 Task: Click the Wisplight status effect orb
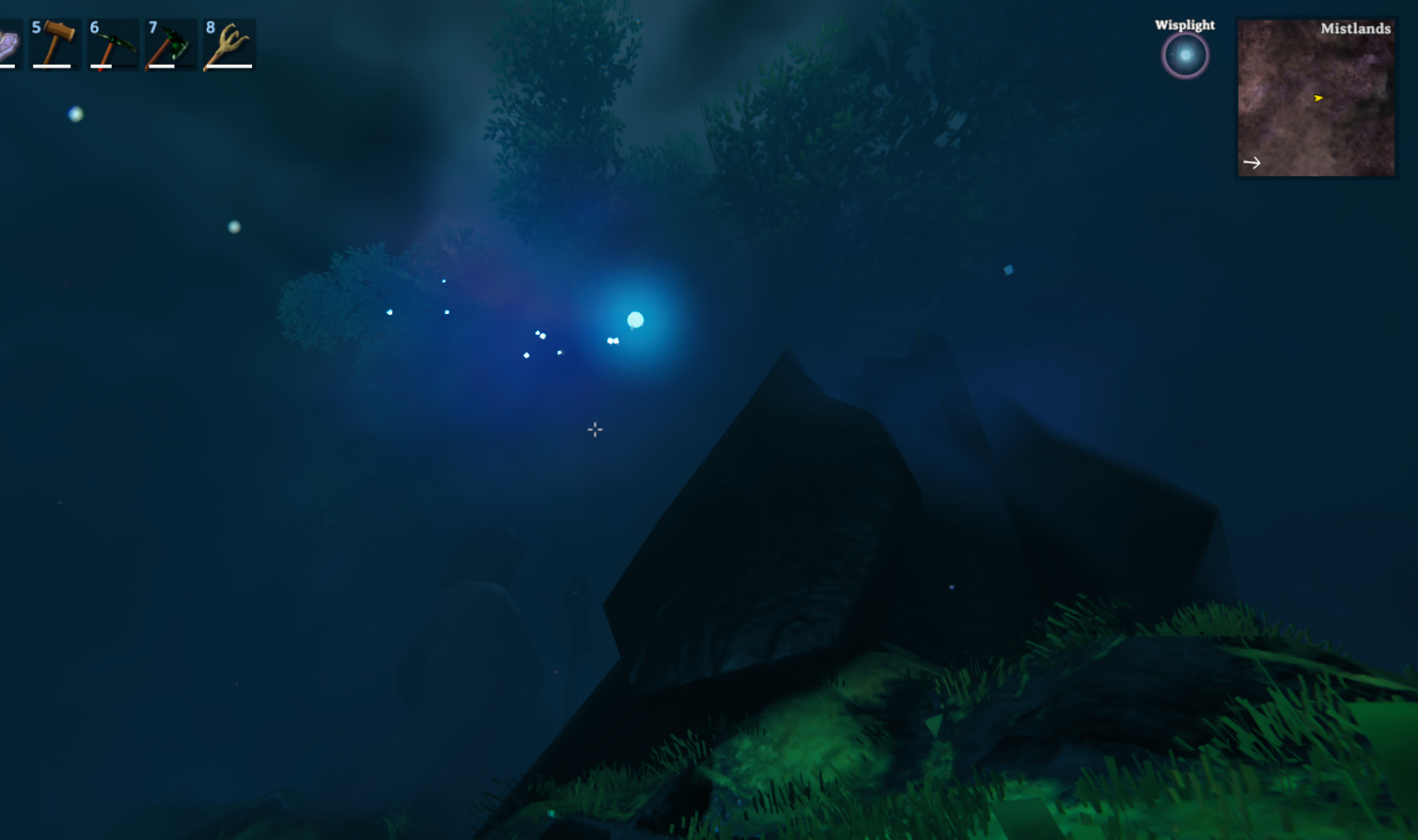[1184, 55]
